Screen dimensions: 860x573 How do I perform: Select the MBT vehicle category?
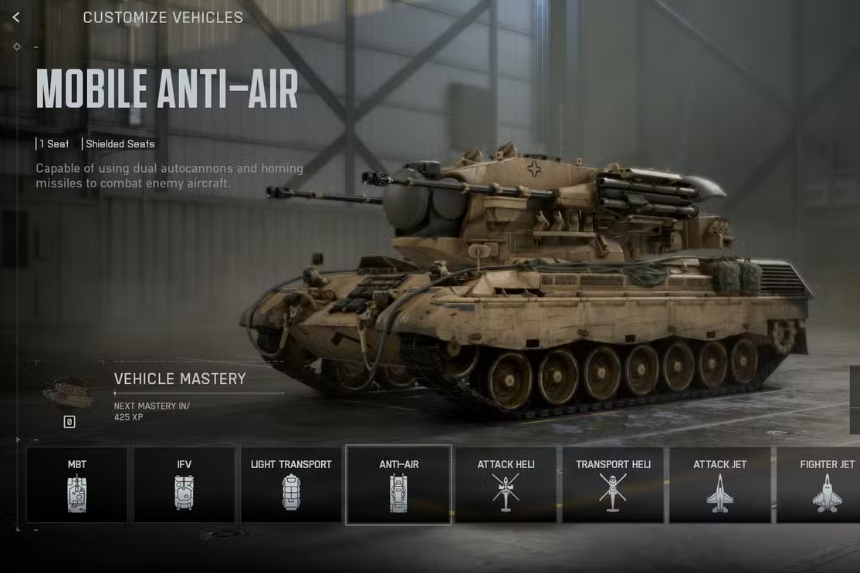[77, 484]
